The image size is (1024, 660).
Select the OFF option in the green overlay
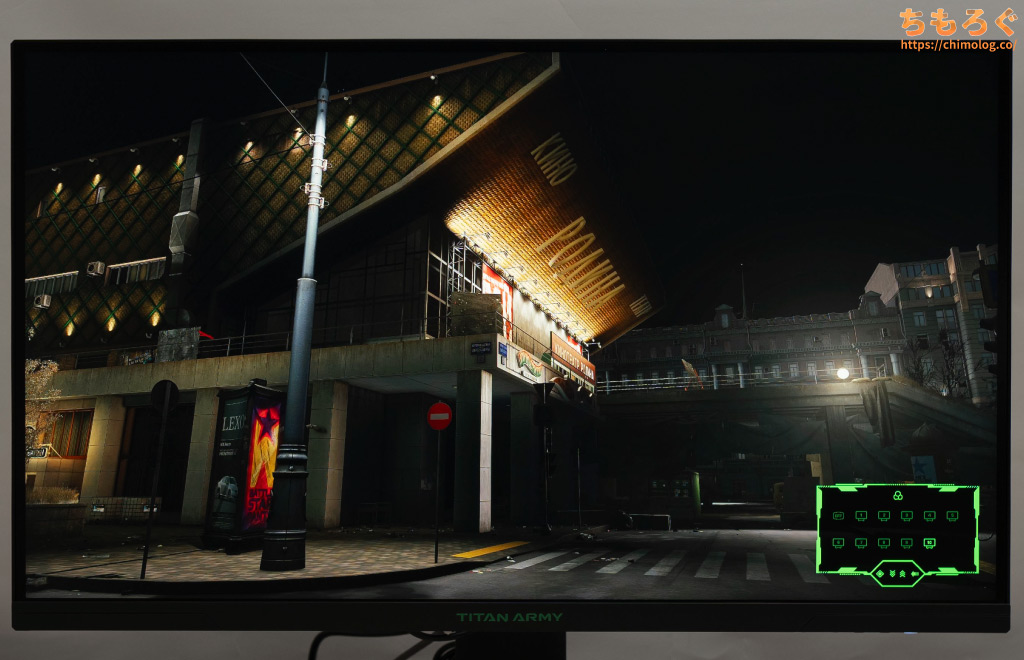tap(838, 516)
